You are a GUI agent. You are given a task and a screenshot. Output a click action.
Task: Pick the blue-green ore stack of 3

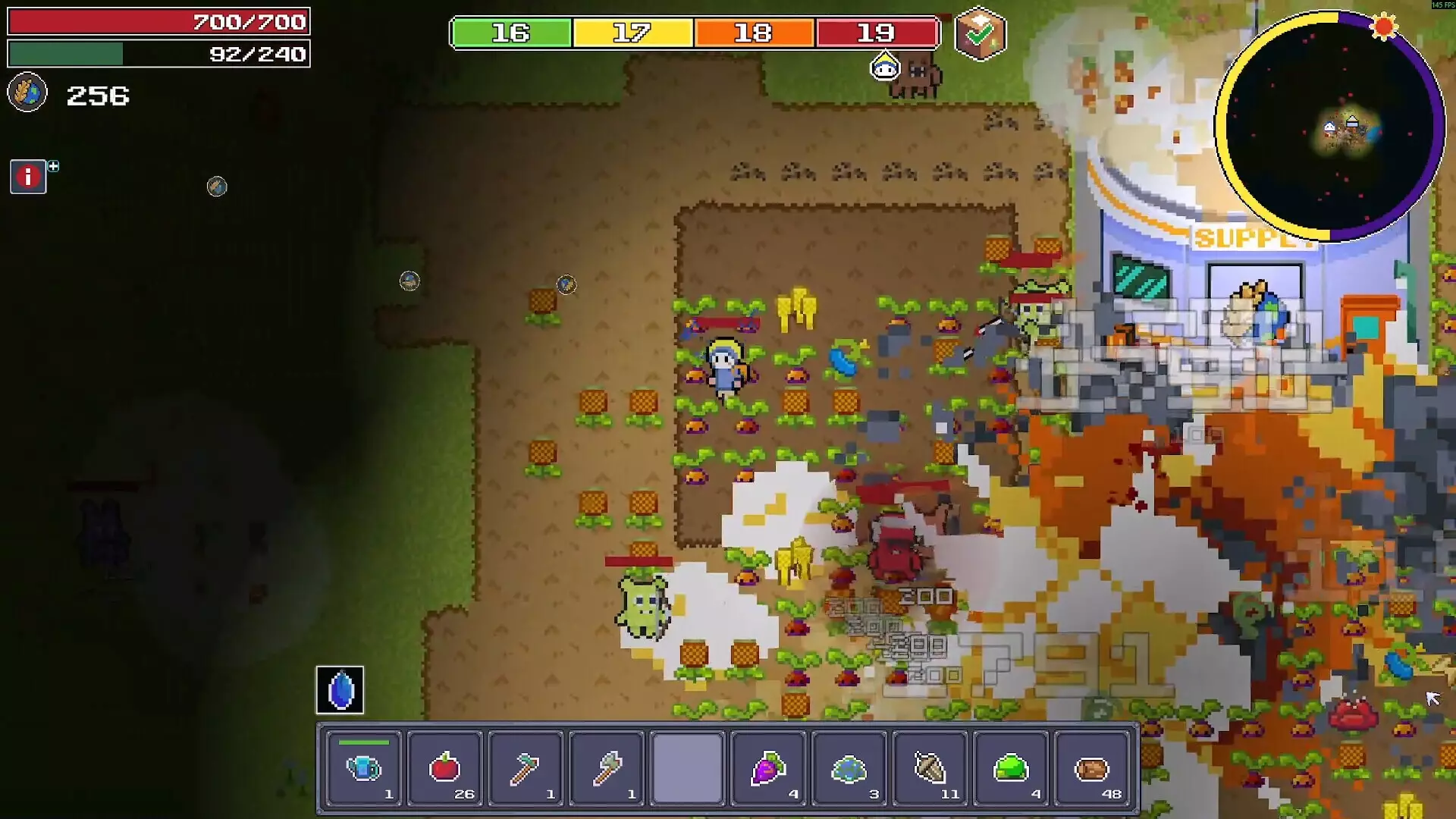pyautogui.click(x=849, y=767)
